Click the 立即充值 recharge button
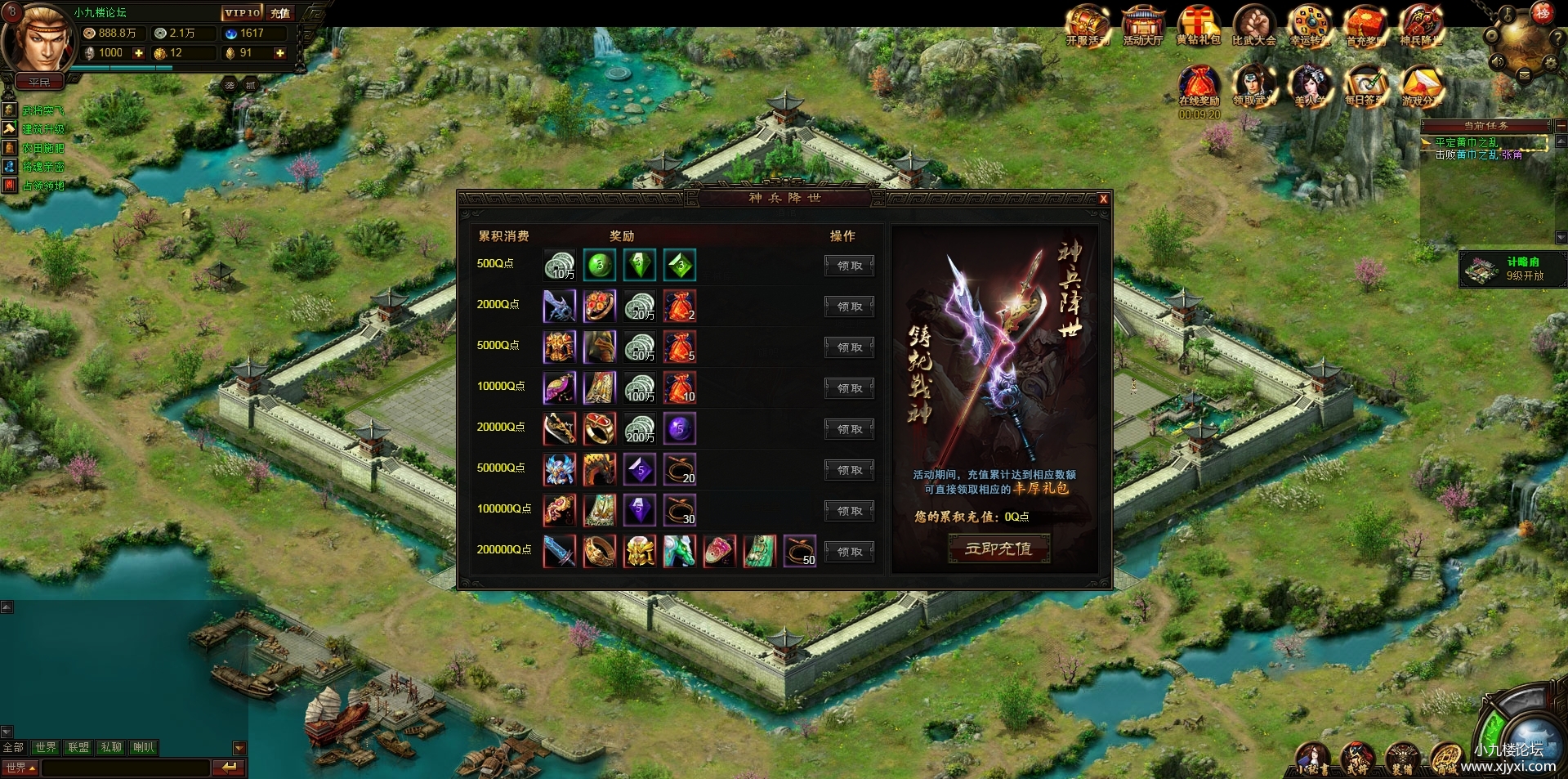 (998, 548)
